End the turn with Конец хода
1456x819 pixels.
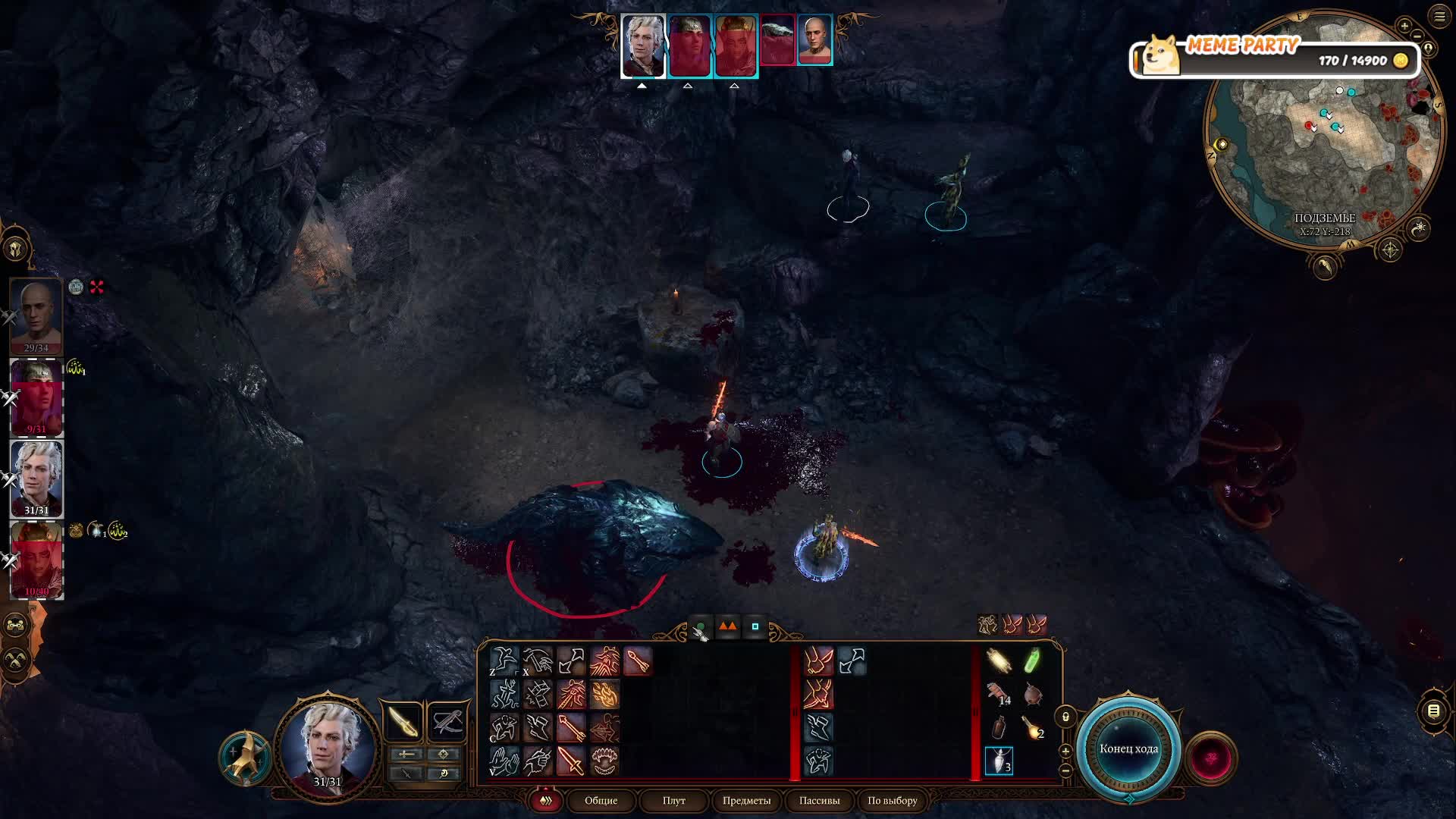coord(1128,748)
